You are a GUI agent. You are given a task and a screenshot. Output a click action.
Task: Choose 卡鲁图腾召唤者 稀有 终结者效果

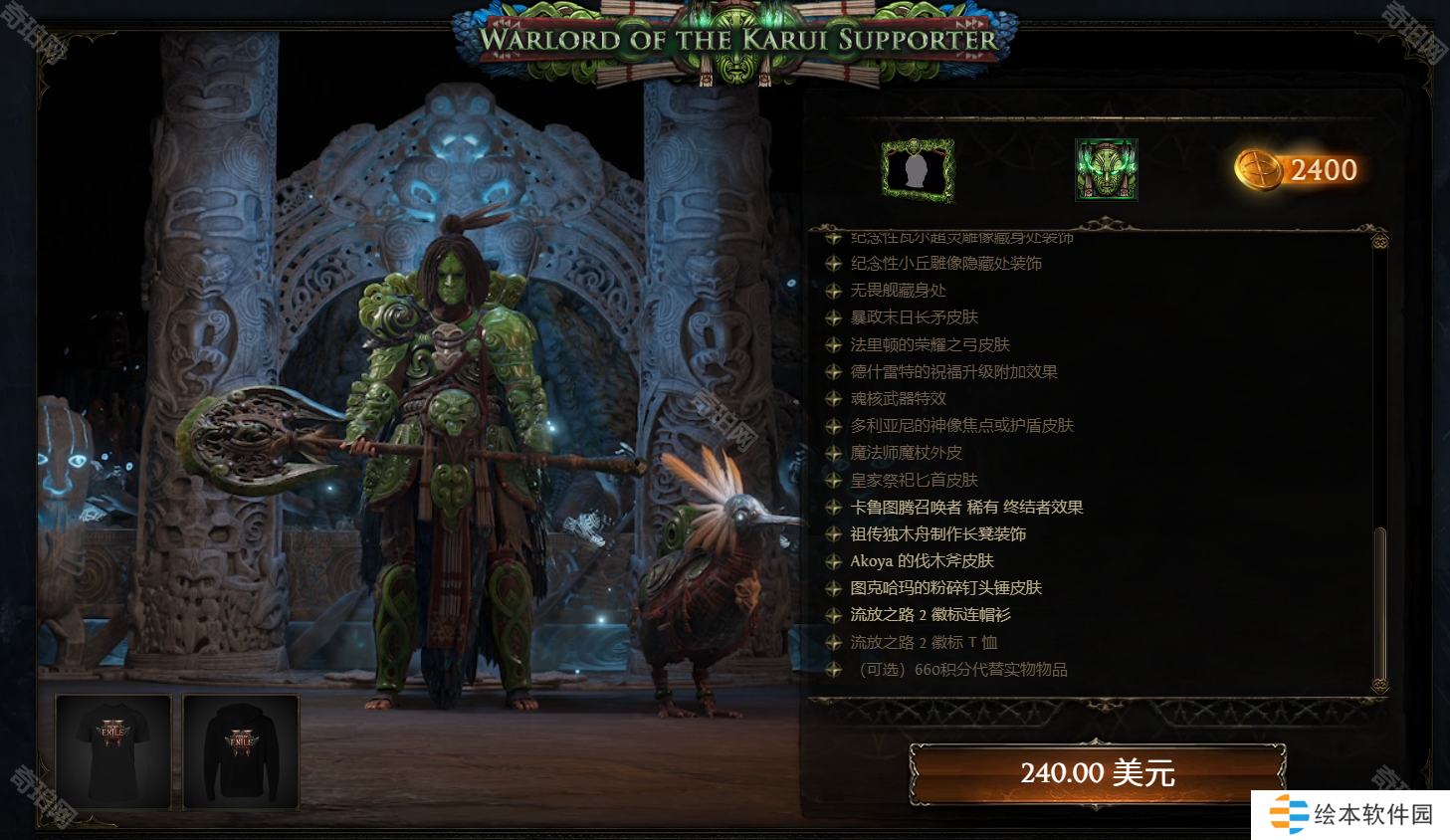[966, 508]
